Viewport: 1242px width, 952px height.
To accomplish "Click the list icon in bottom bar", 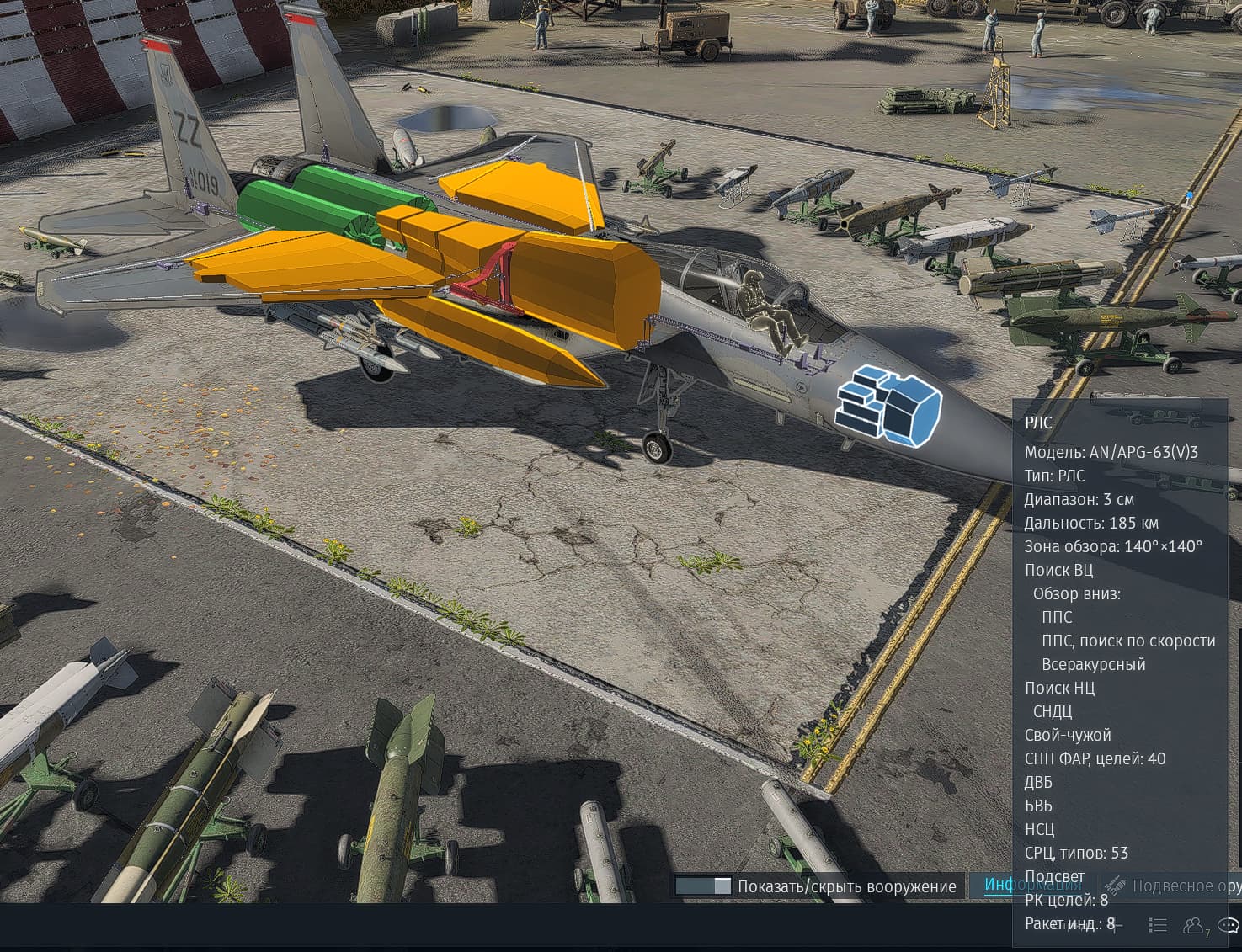I will [1158, 926].
